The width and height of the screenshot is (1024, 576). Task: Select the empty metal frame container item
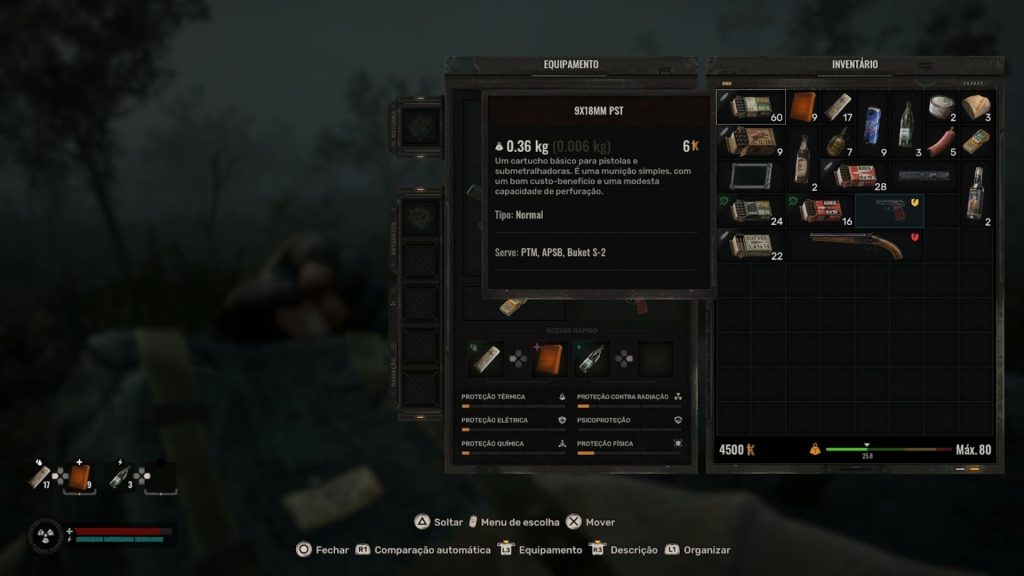(x=751, y=177)
